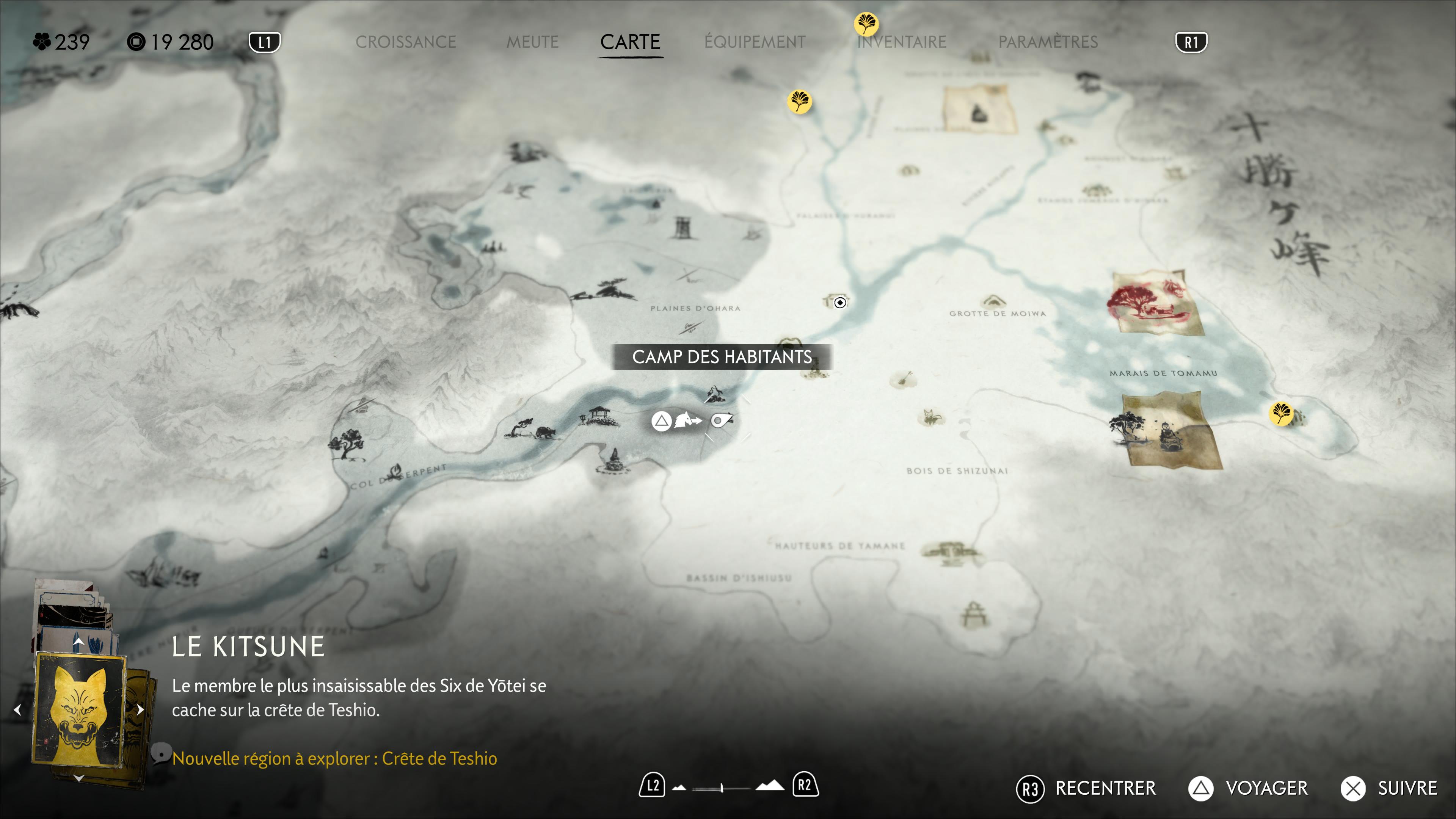Open the Inventaire tab
The height and width of the screenshot is (819, 1456).
(902, 42)
